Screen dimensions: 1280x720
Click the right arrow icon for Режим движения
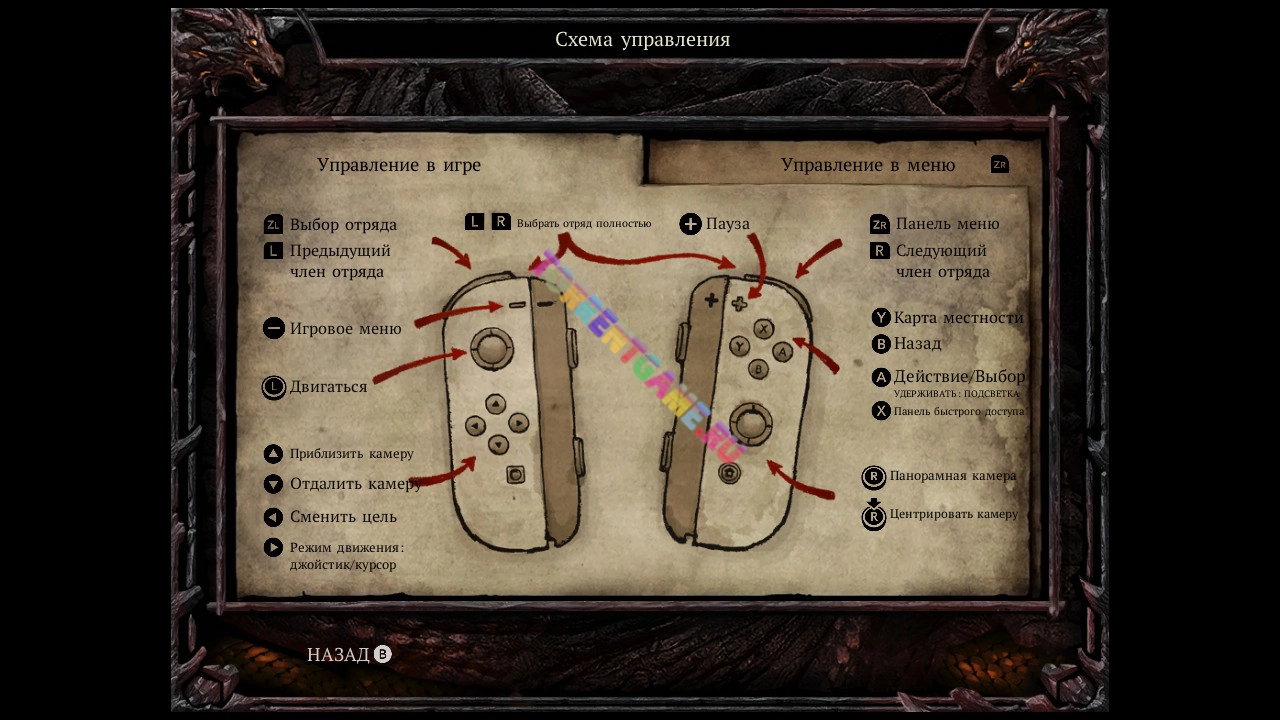(x=271, y=547)
